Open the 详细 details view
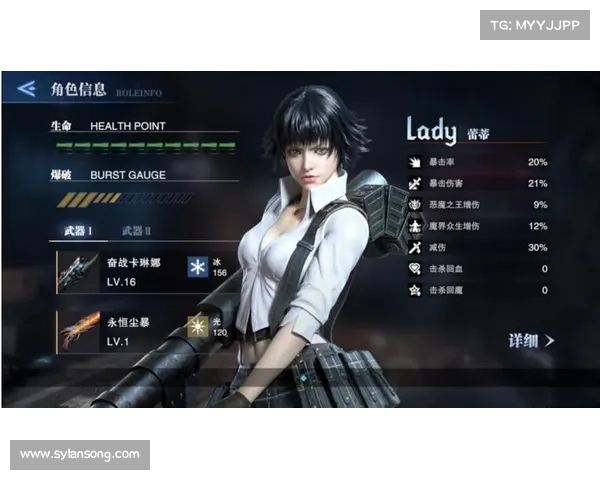 click(x=531, y=341)
